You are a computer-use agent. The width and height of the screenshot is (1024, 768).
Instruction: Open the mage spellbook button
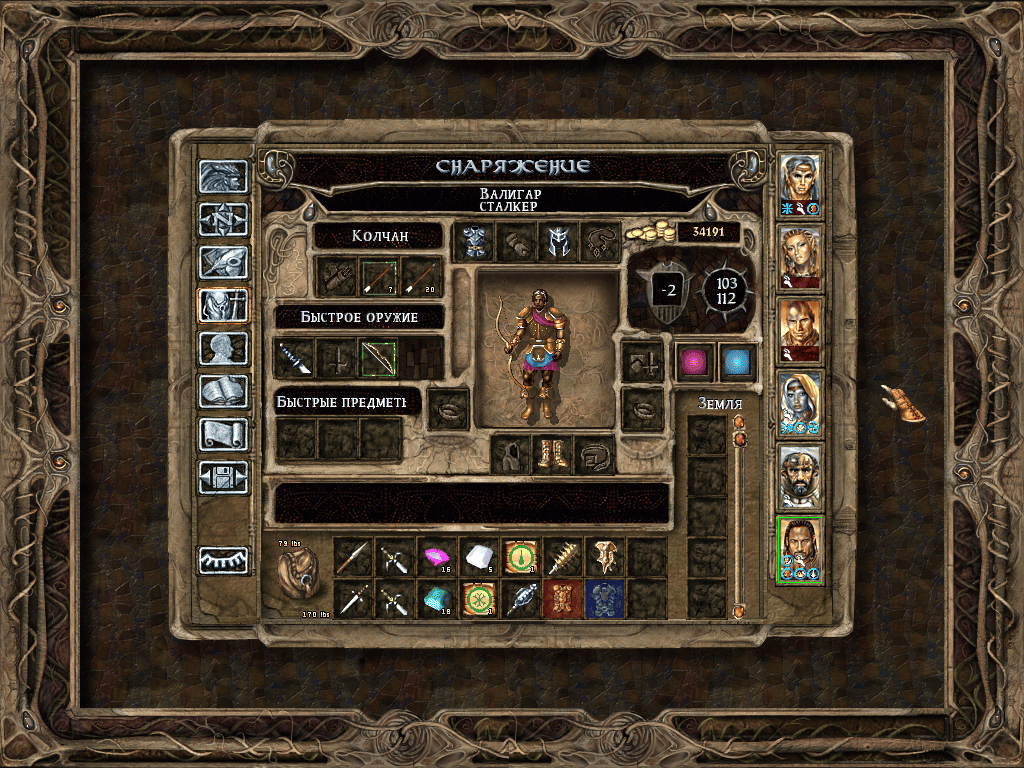click(222, 391)
